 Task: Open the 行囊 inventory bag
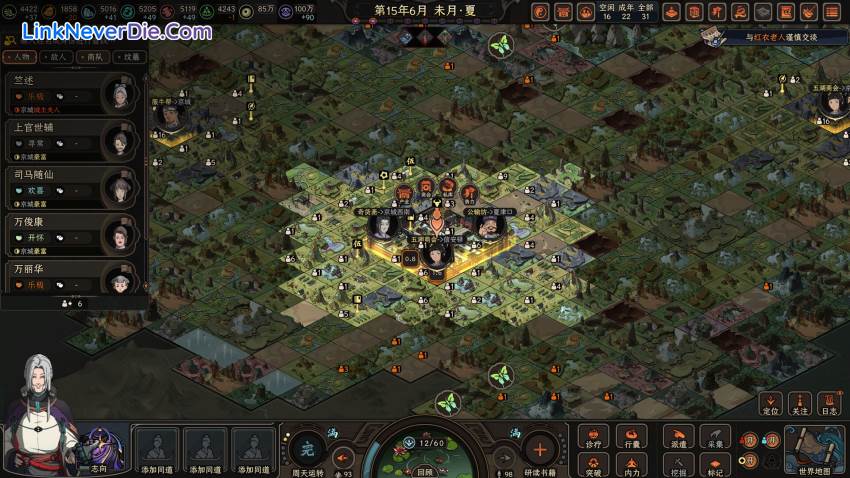coord(632,437)
